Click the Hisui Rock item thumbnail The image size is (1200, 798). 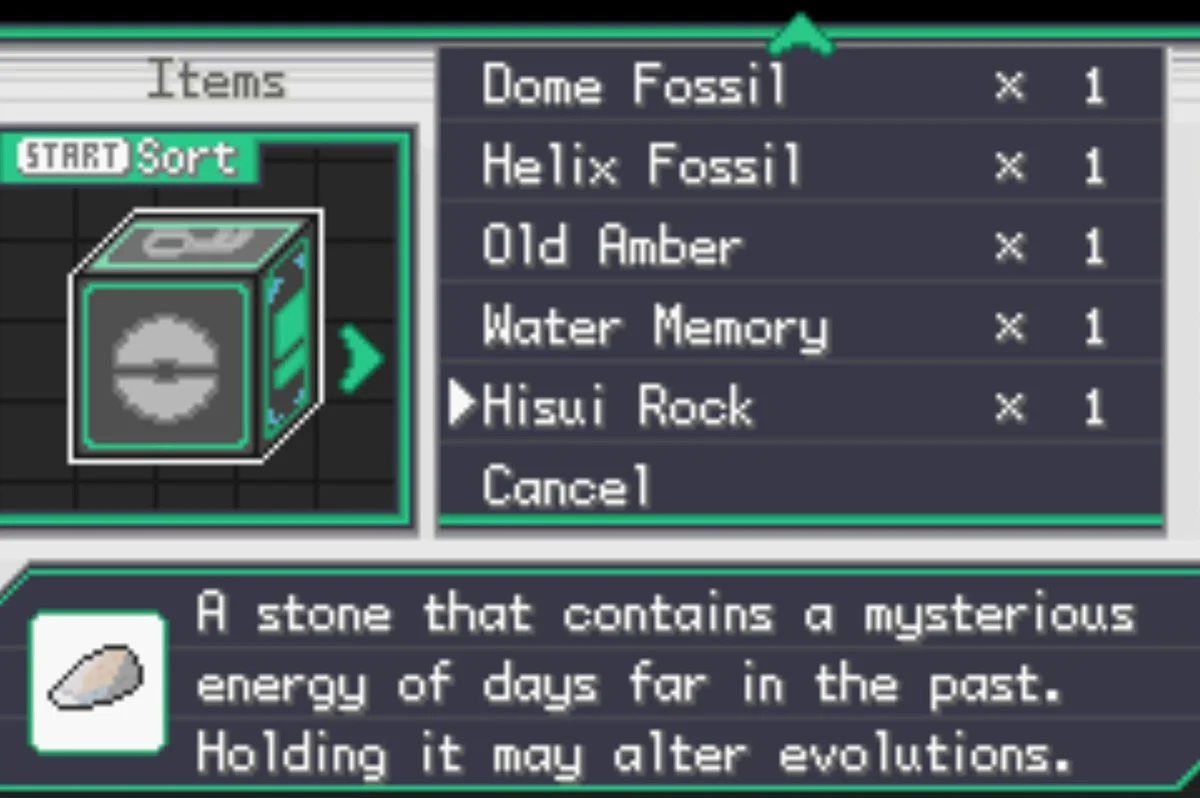(x=97, y=682)
